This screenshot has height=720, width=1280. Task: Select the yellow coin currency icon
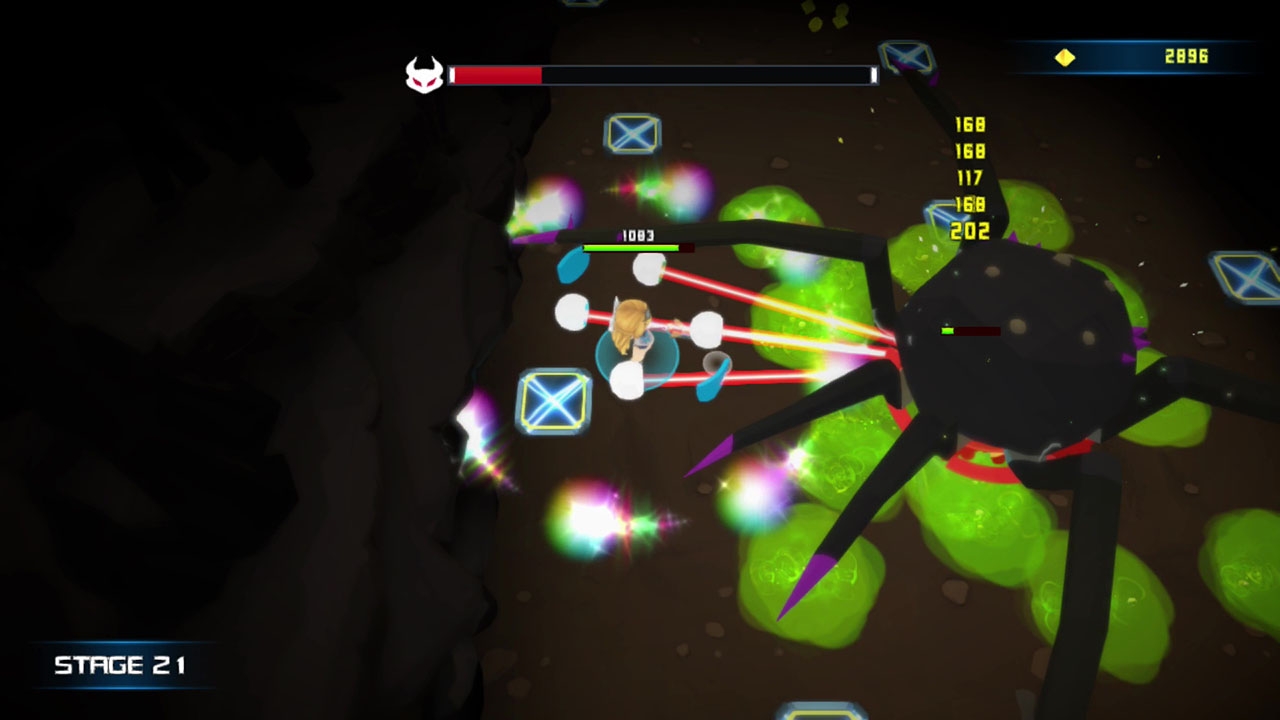pyautogui.click(x=1065, y=57)
